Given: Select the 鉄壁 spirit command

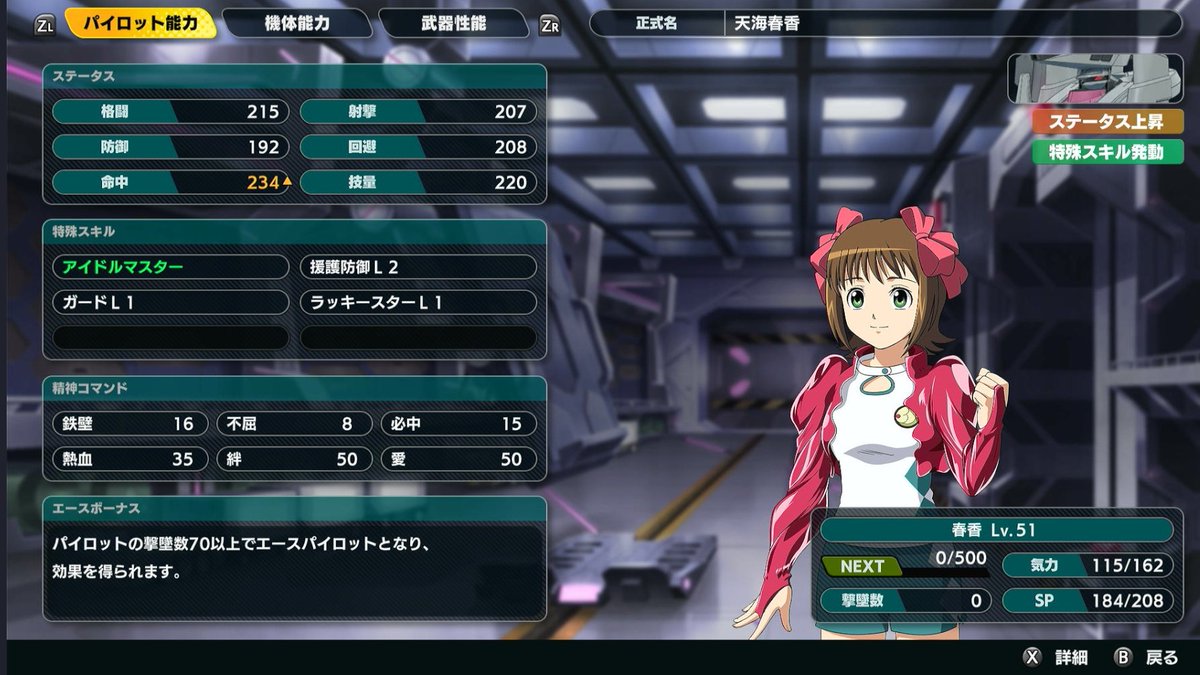Looking at the screenshot, I should (x=130, y=424).
